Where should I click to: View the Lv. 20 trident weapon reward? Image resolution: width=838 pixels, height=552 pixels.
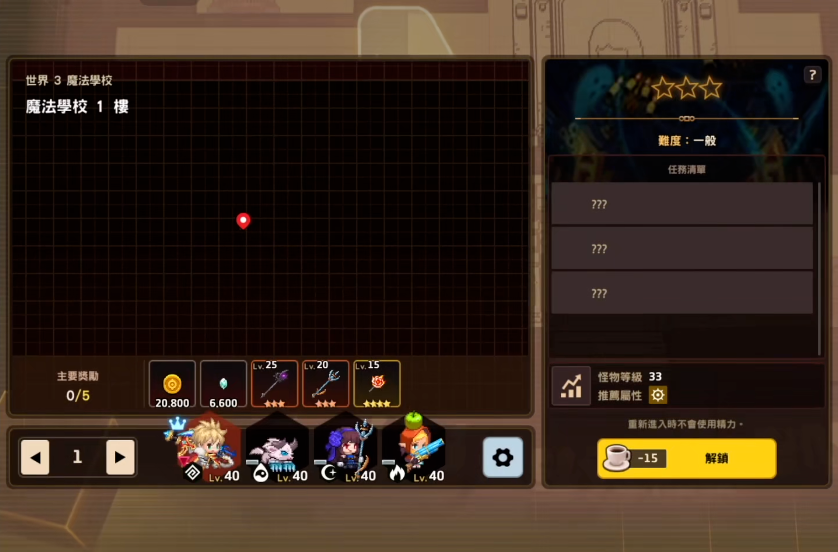click(326, 384)
